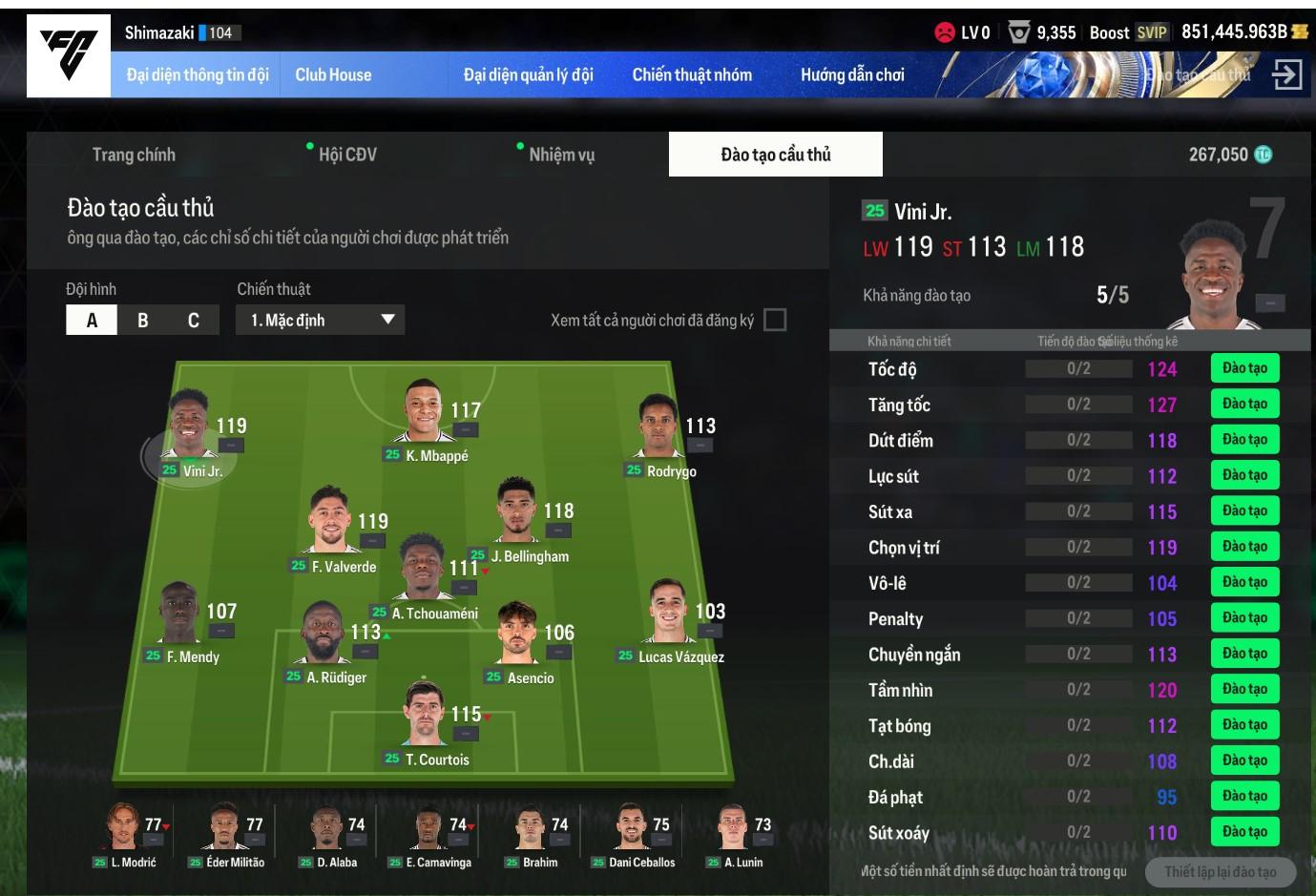Open the Nhiệm vụ tab

561,155
